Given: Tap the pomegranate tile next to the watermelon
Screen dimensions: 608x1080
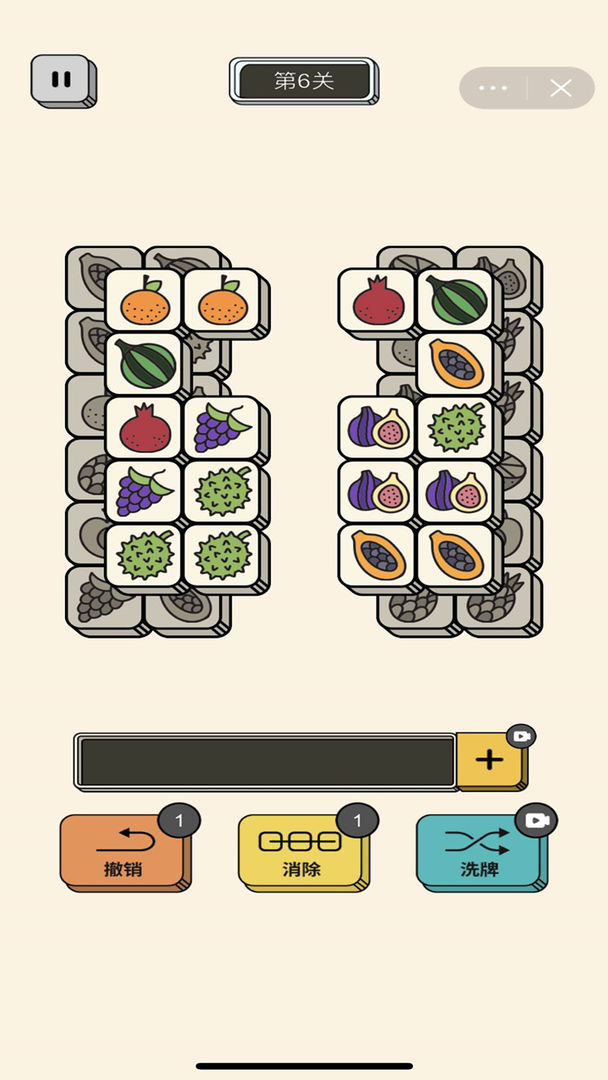Looking at the screenshot, I should click(x=377, y=300).
